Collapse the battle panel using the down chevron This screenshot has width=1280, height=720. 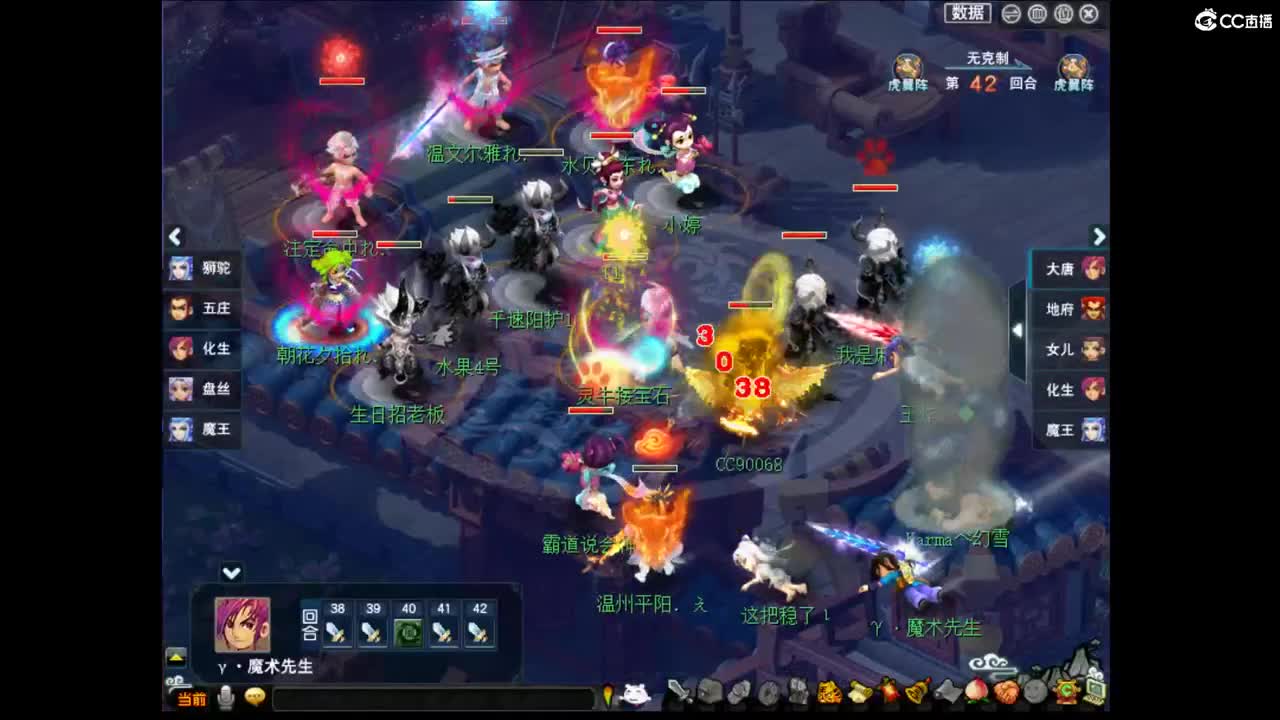(x=232, y=572)
